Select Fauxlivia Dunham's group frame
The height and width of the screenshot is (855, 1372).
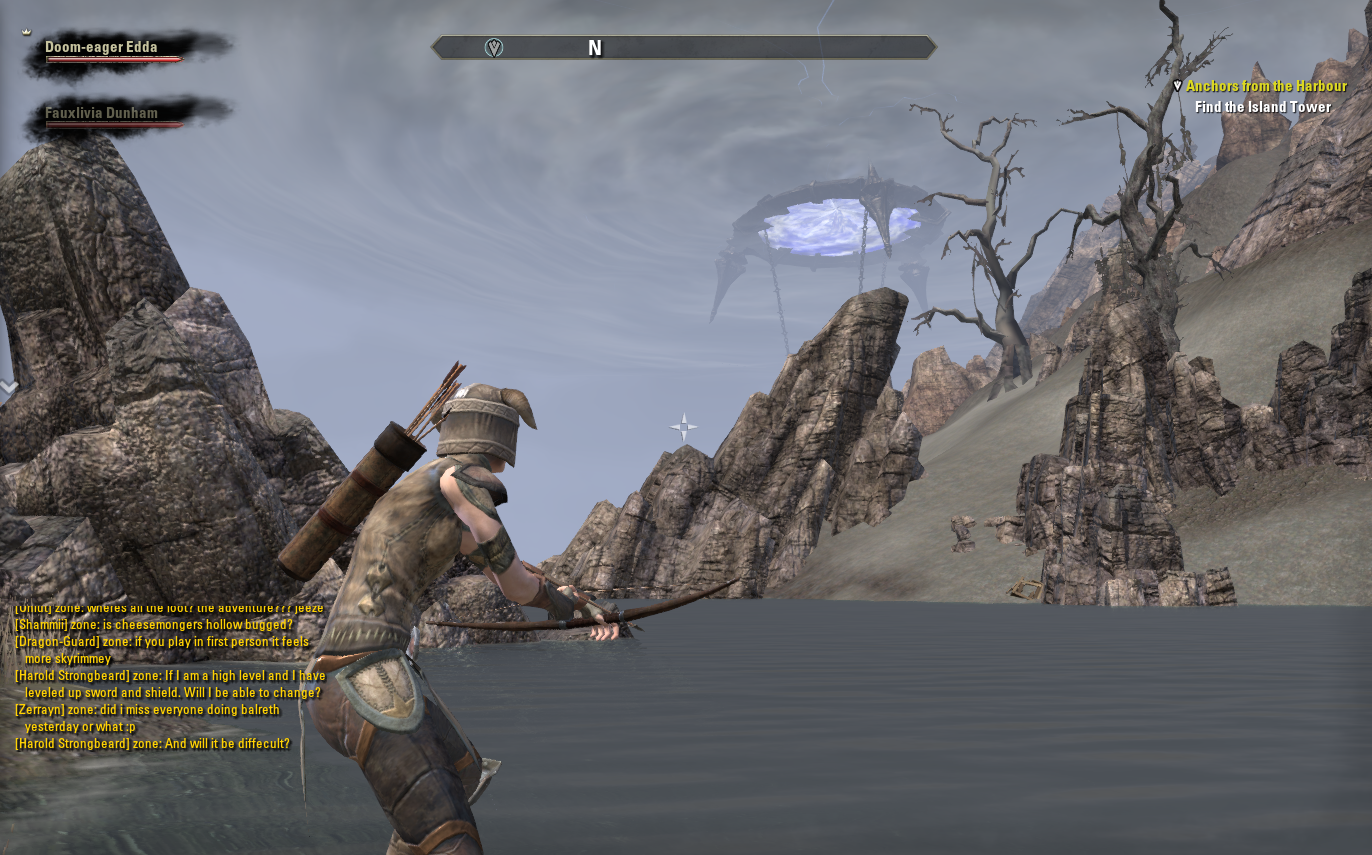coord(102,114)
